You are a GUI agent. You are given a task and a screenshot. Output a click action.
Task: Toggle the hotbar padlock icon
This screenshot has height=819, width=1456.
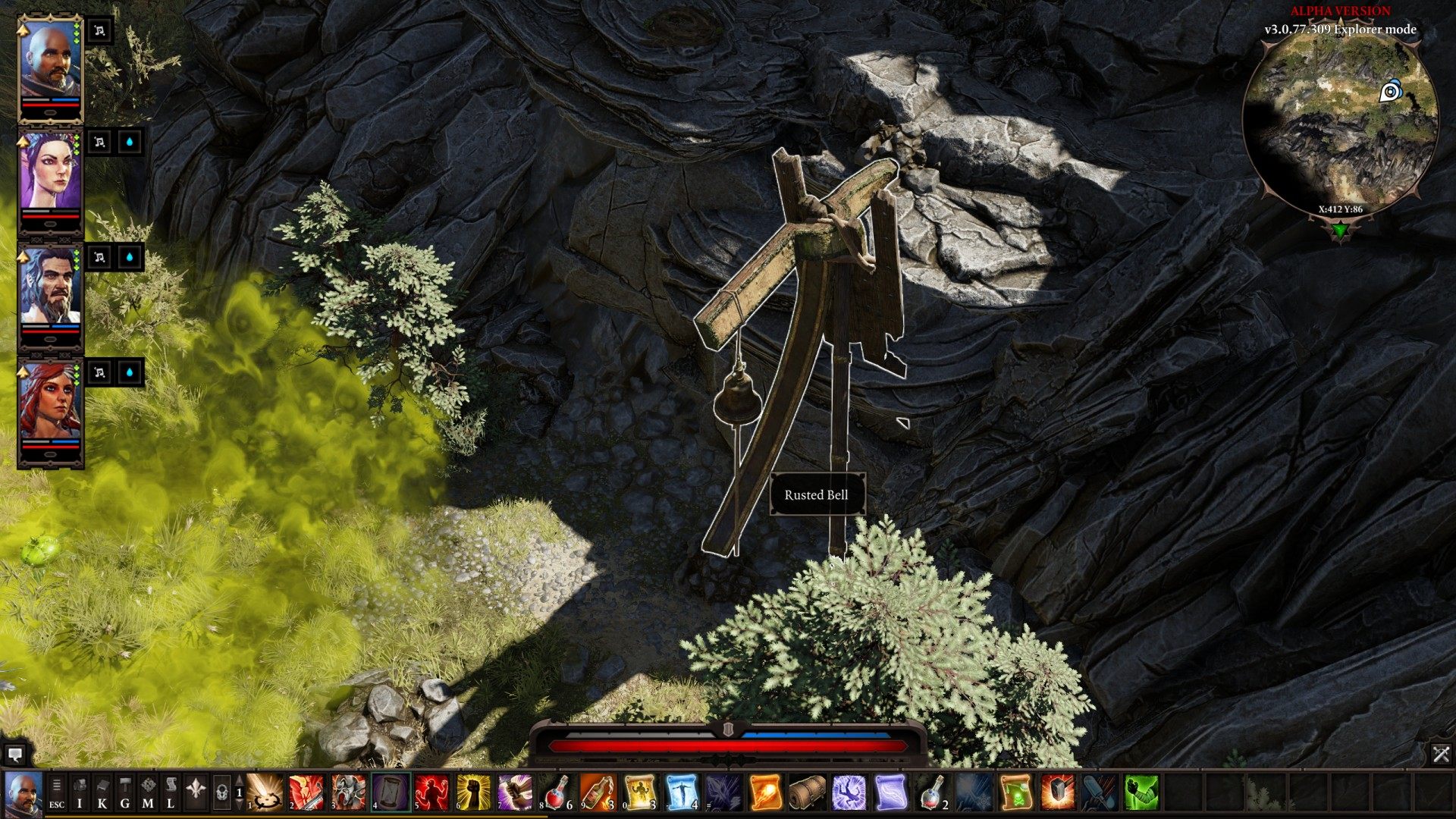pos(221,792)
